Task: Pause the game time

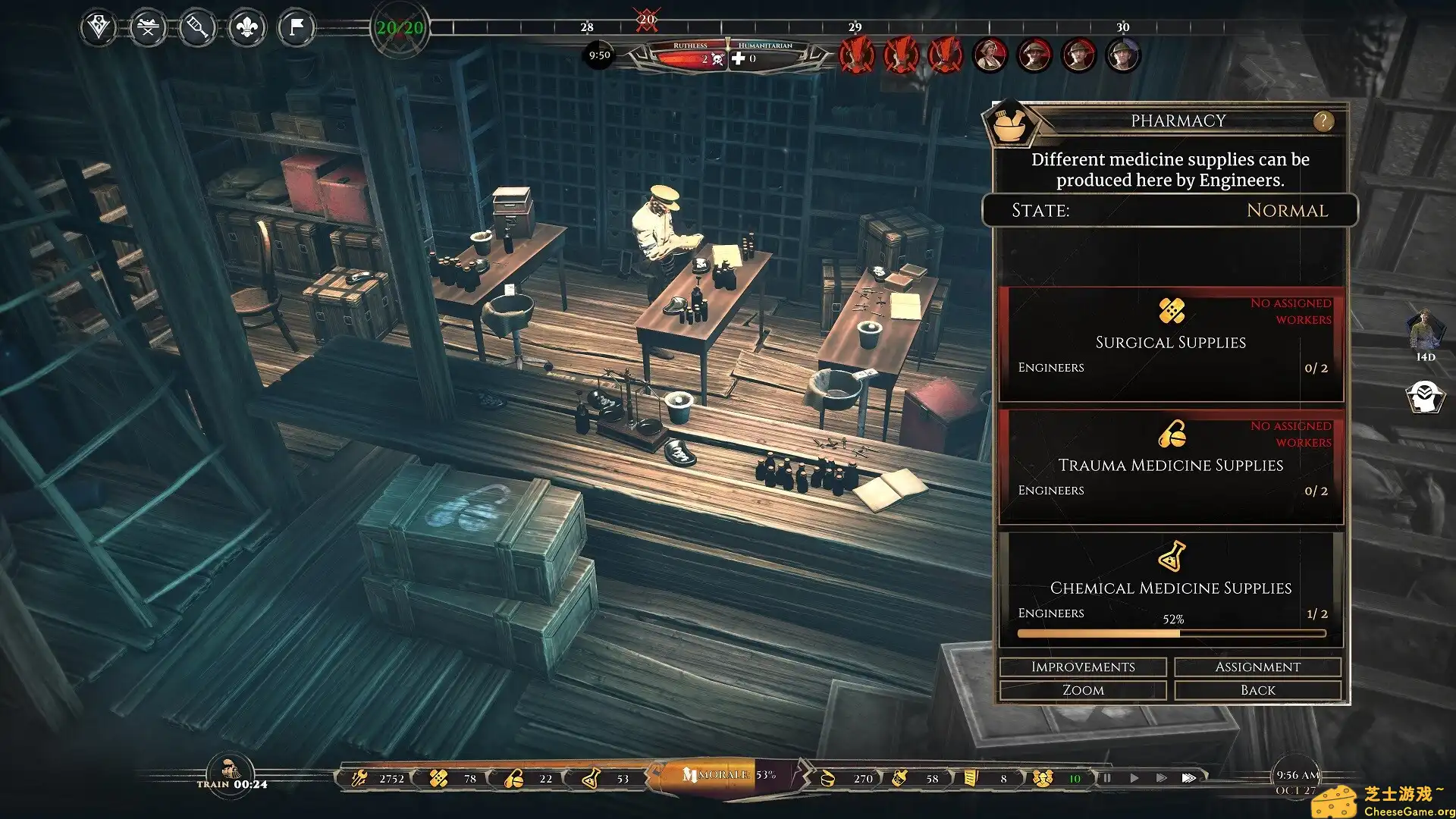Action: pyautogui.click(x=1107, y=778)
